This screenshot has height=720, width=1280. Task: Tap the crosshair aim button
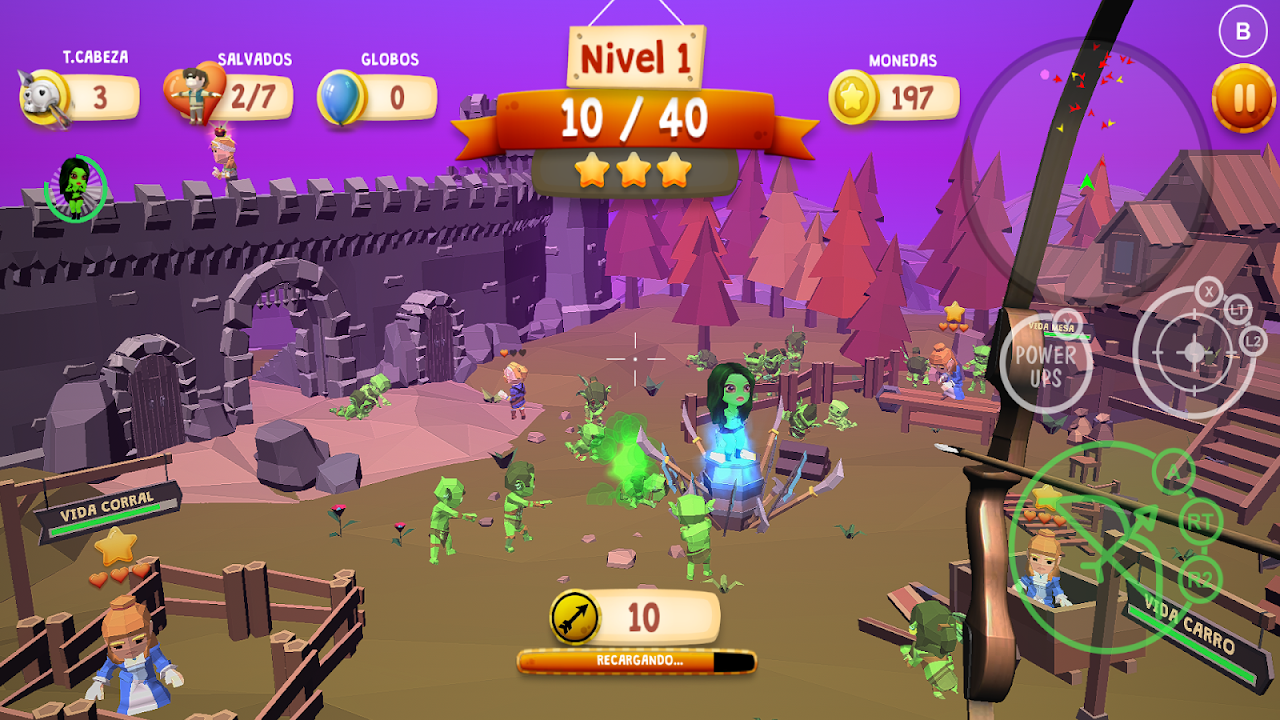(x=1194, y=352)
